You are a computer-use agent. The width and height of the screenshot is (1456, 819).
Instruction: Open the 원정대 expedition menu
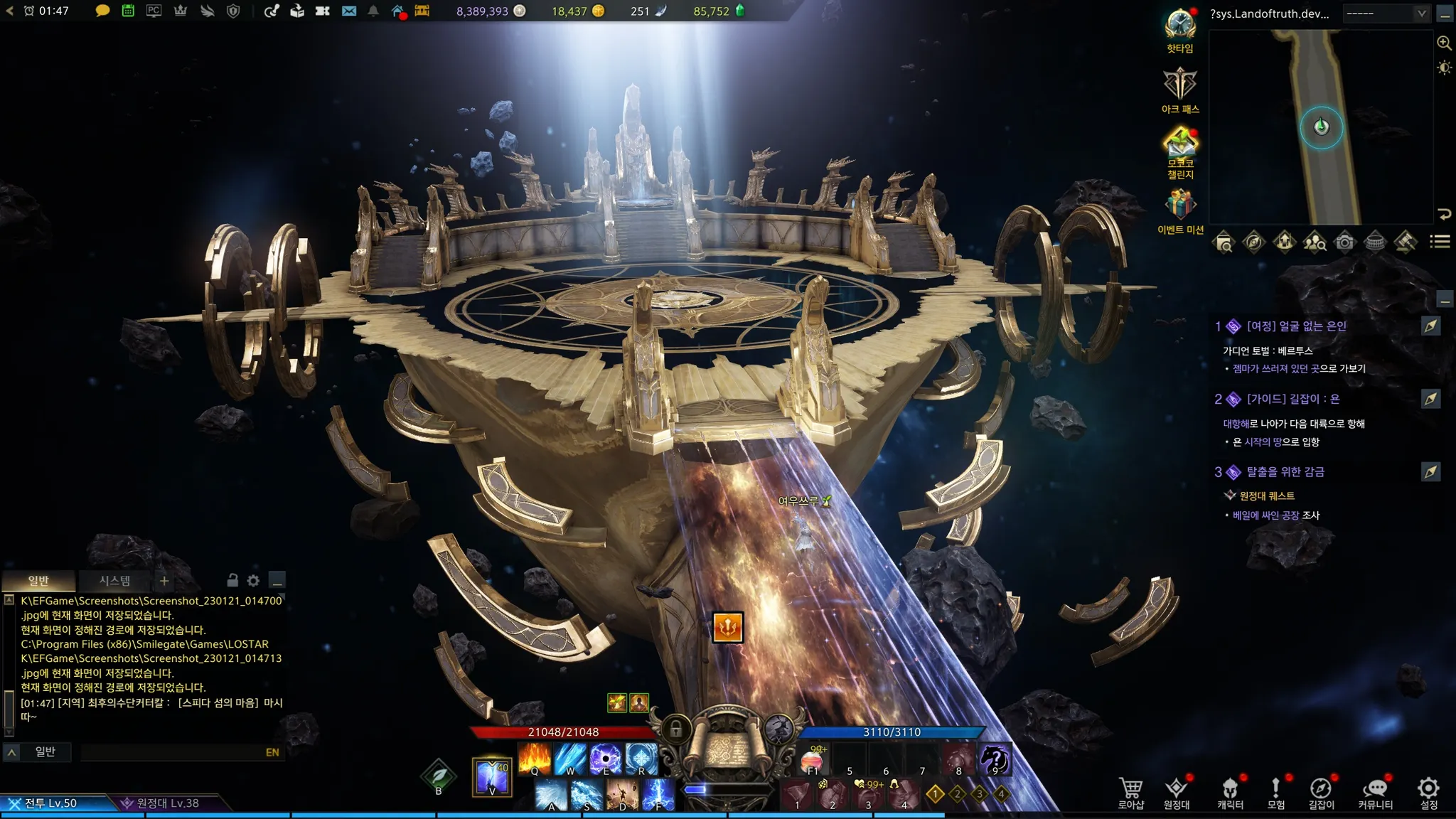click(1177, 792)
